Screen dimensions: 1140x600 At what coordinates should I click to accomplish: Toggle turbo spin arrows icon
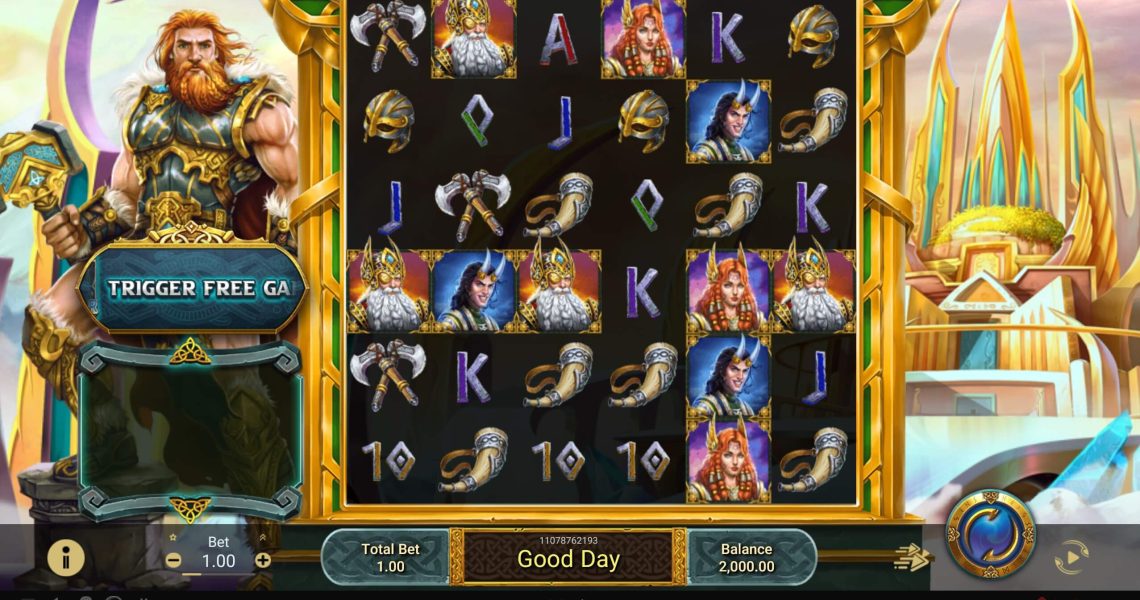pyautogui.click(x=911, y=558)
